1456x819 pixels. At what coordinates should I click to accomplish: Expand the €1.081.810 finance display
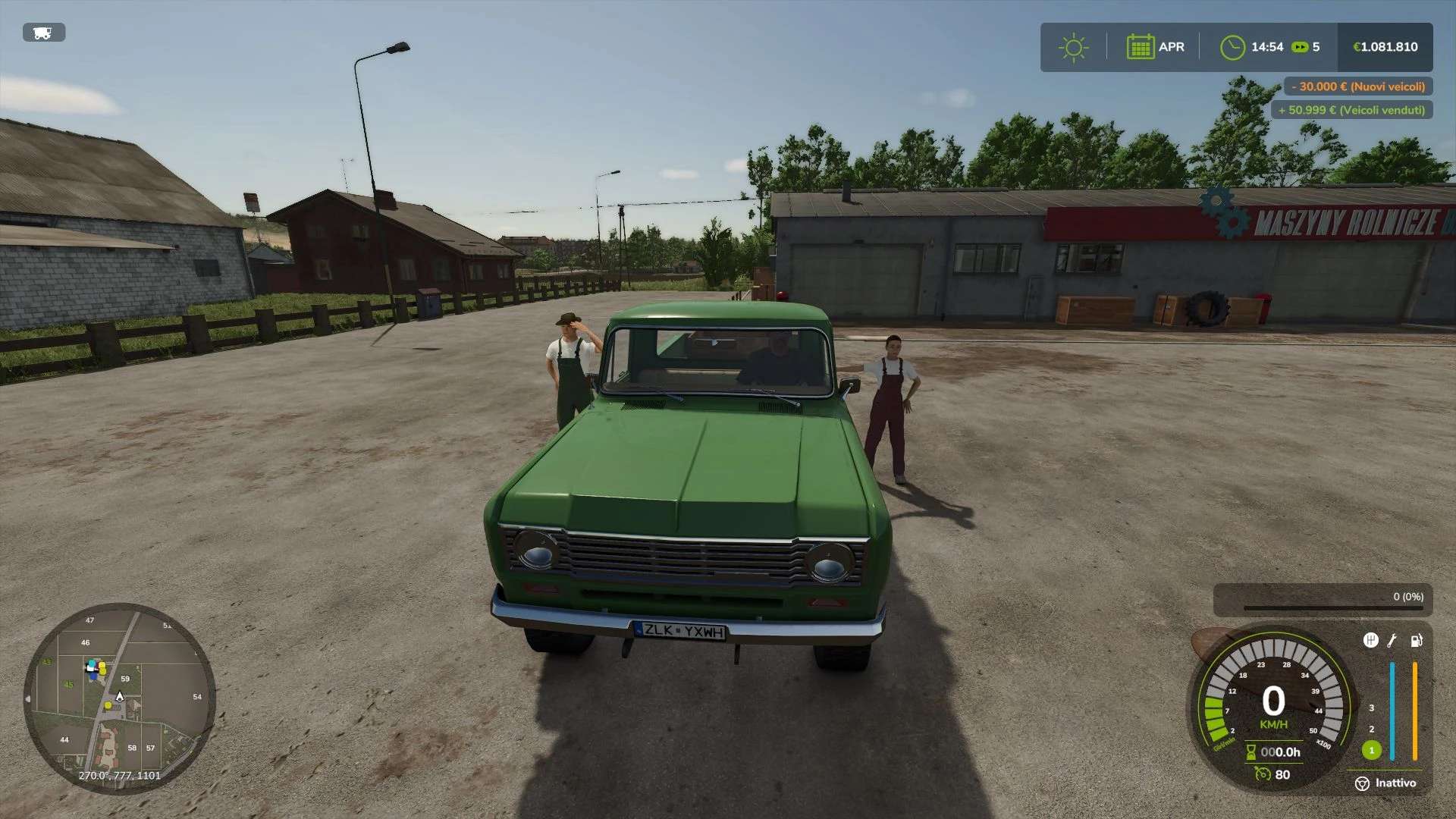[x=1386, y=47]
